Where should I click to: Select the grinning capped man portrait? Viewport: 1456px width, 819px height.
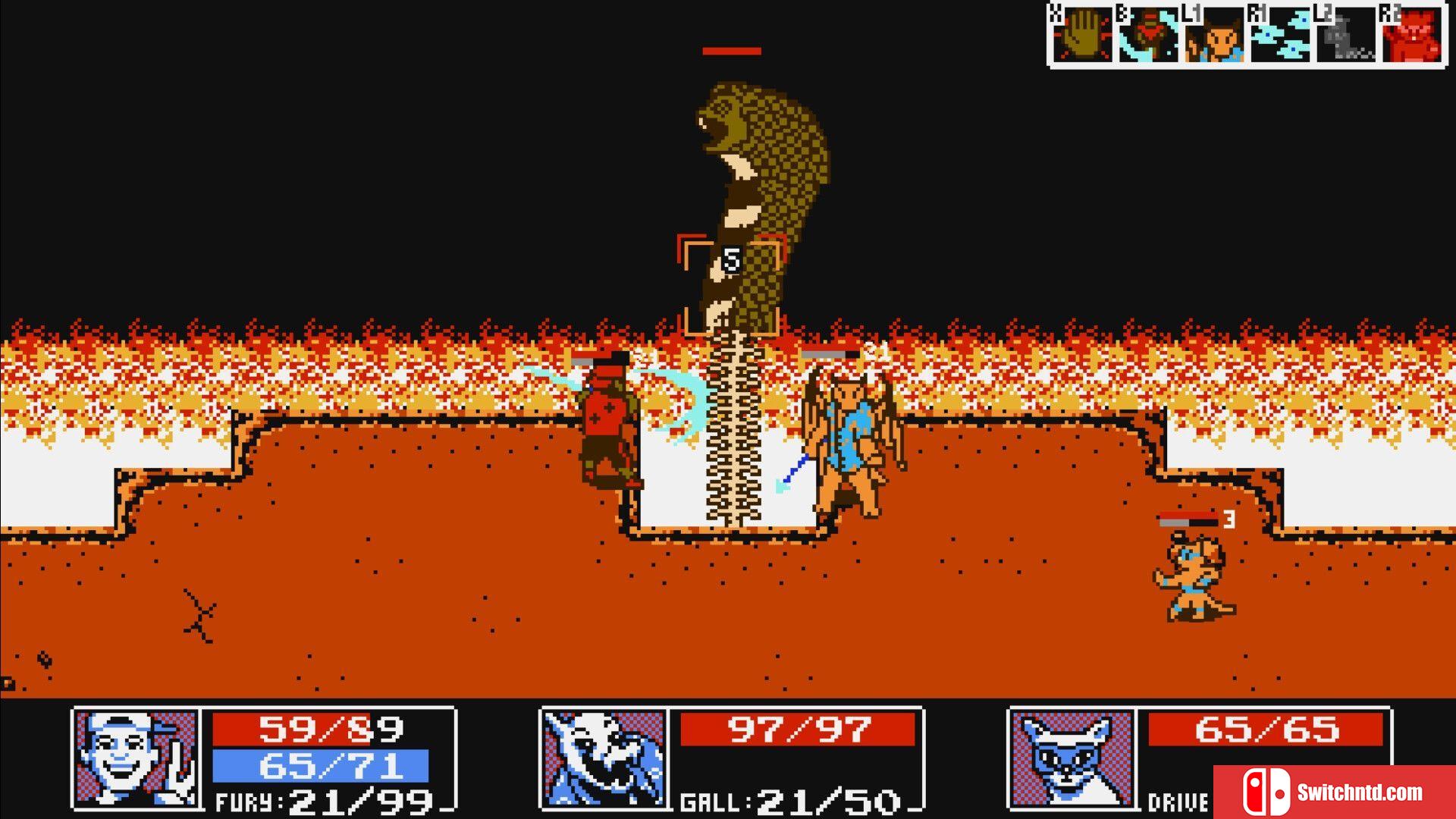point(136,757)
